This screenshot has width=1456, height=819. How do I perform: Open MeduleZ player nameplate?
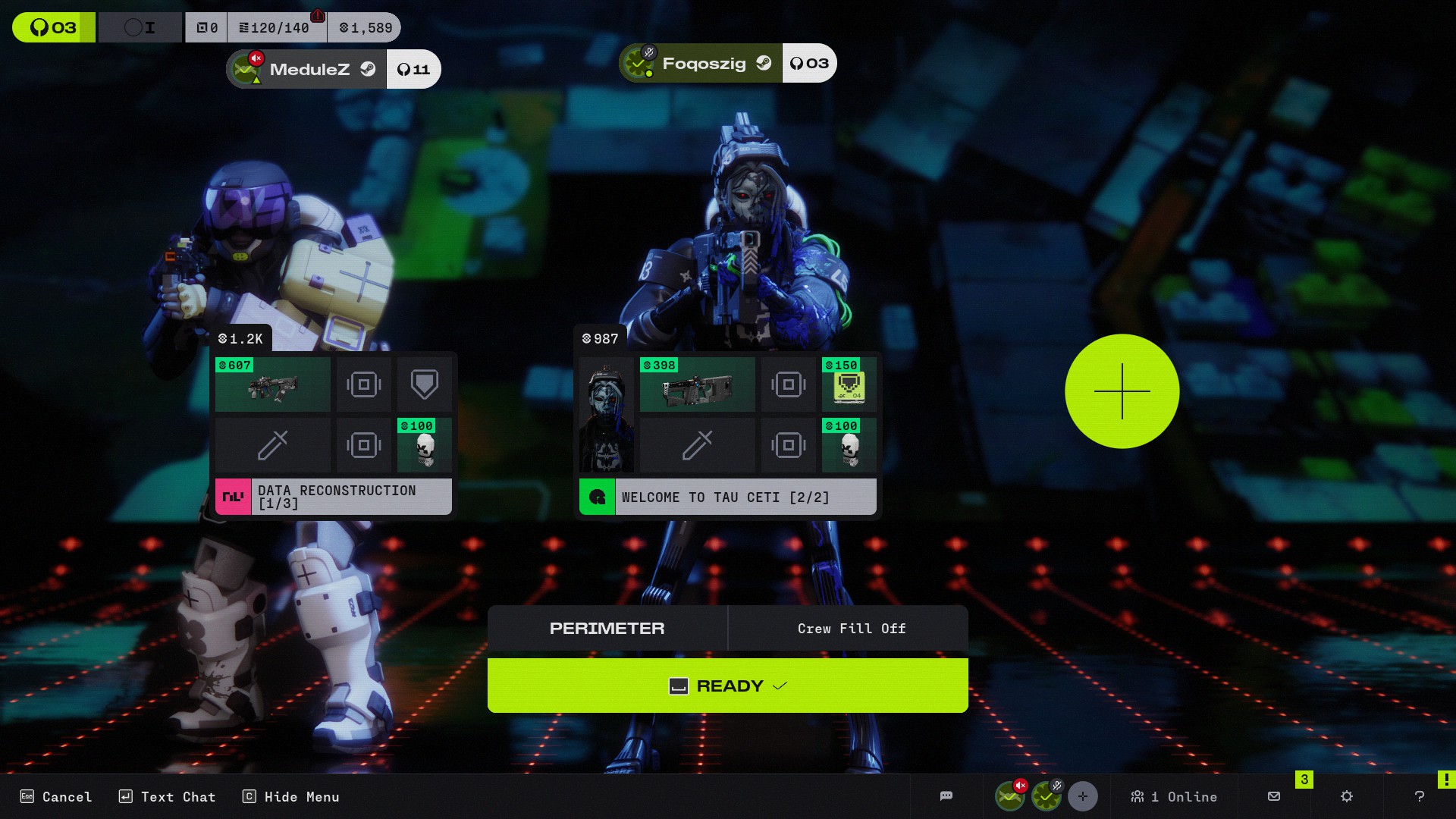309,69
